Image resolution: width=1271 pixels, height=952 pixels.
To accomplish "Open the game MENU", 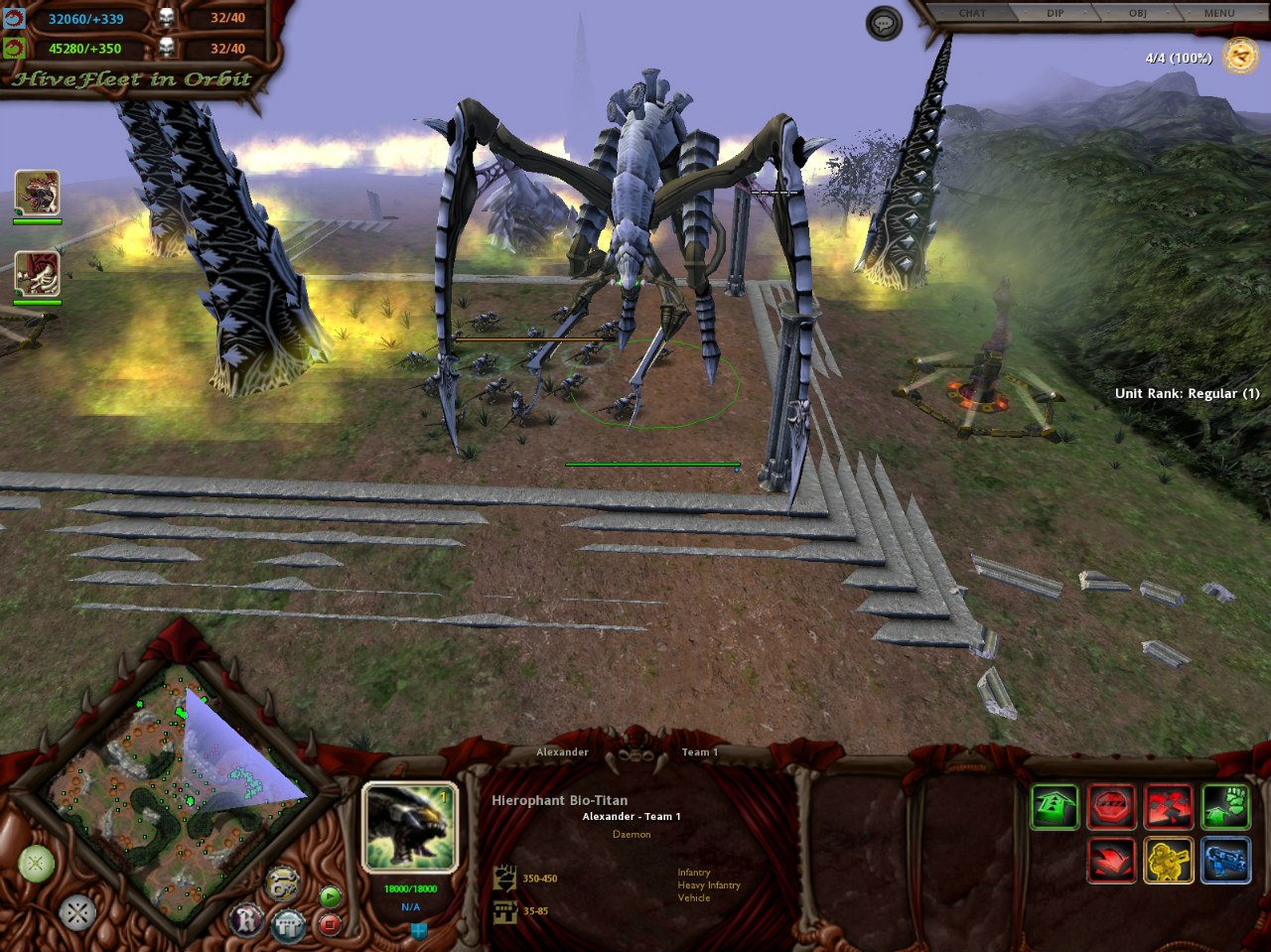I will pos(1218,13).
